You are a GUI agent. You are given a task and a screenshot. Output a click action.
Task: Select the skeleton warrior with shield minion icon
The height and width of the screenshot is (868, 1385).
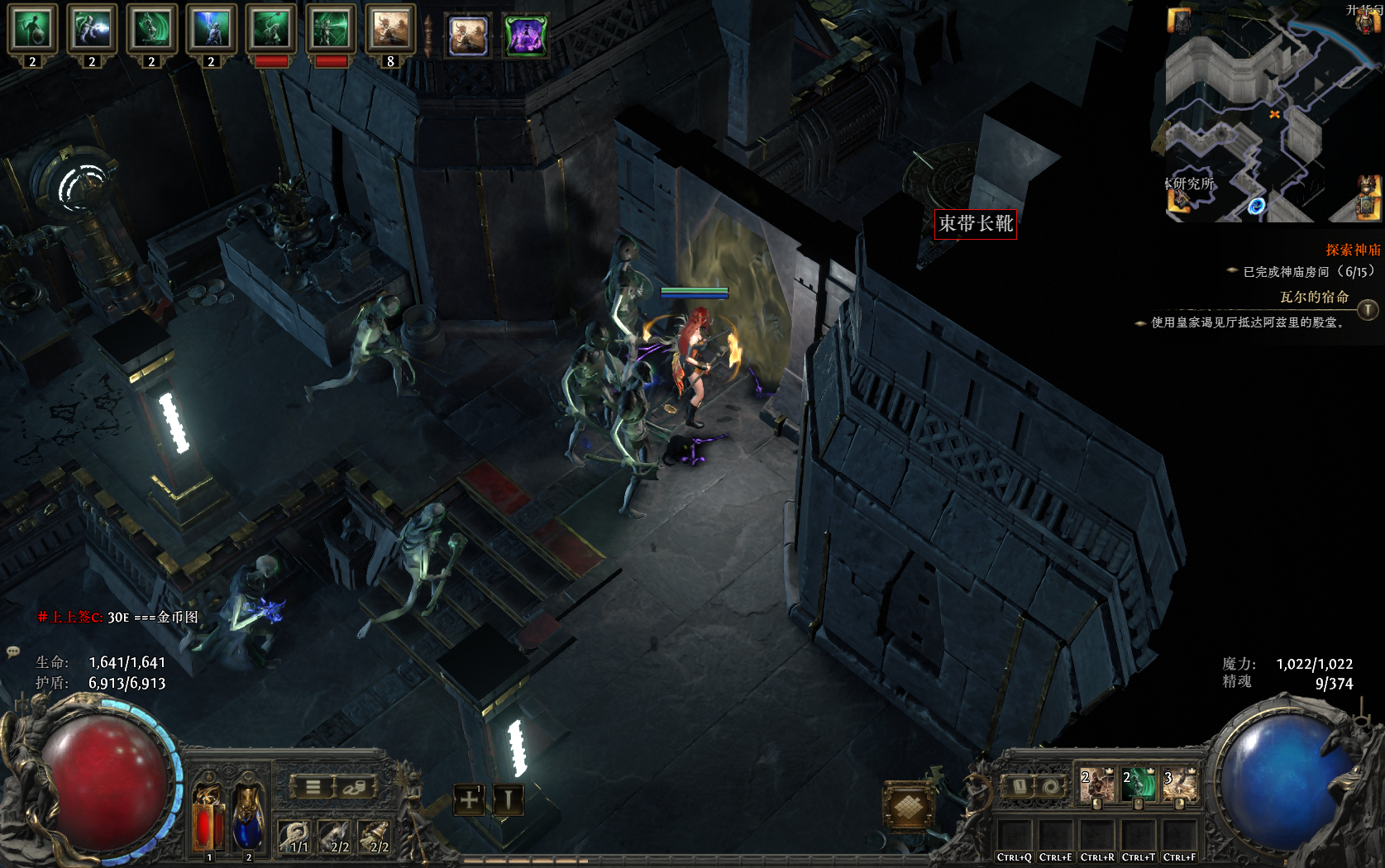pos(32,30)
